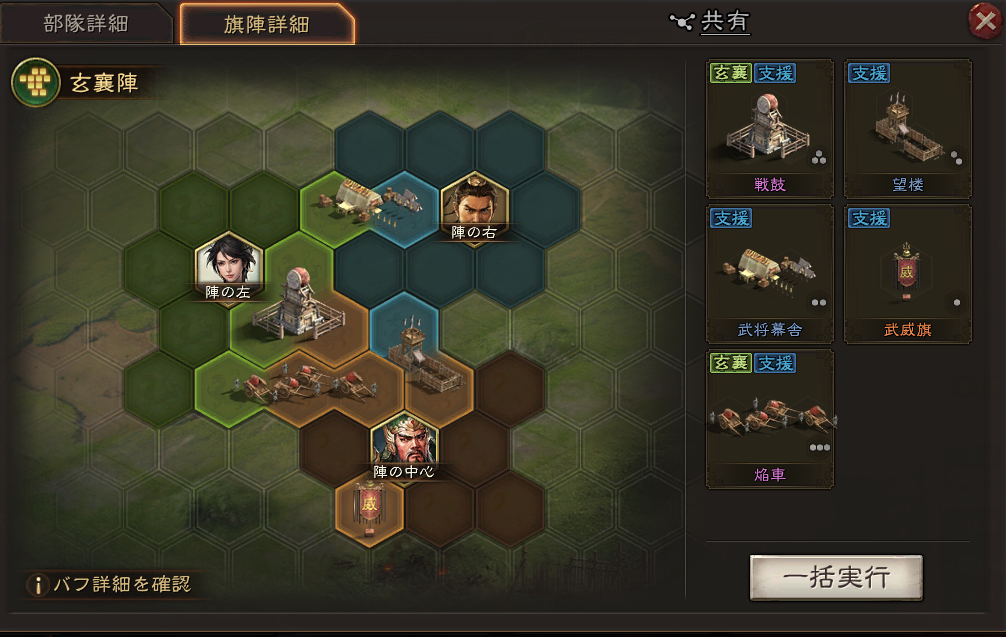
Task: Choose the 戦鼓 war drum card
Action: tap(770, 130)
